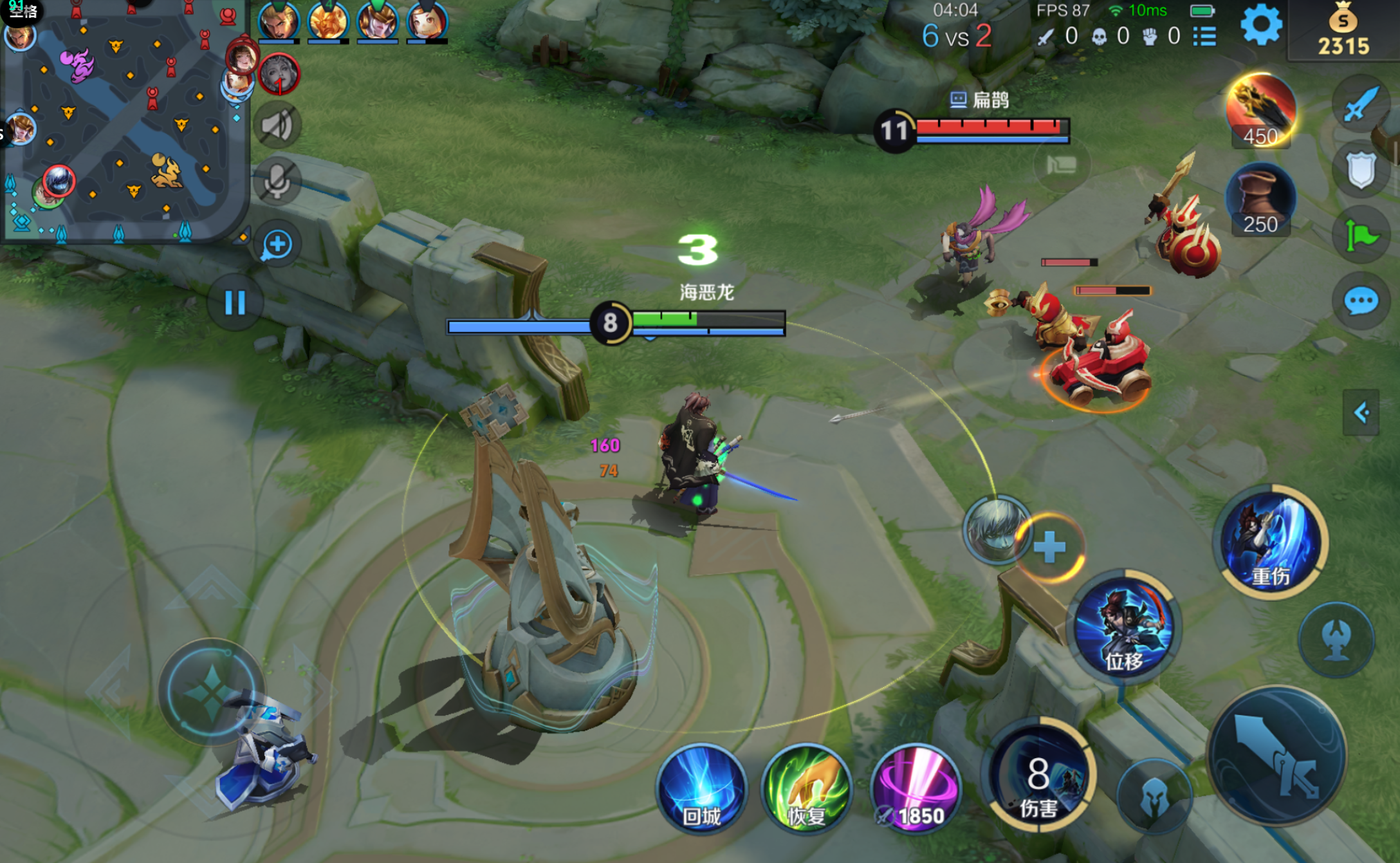Toggle the microphone voice button
Image resolution: width=1400 pixels, height=863 pixels.
point(277,182)
